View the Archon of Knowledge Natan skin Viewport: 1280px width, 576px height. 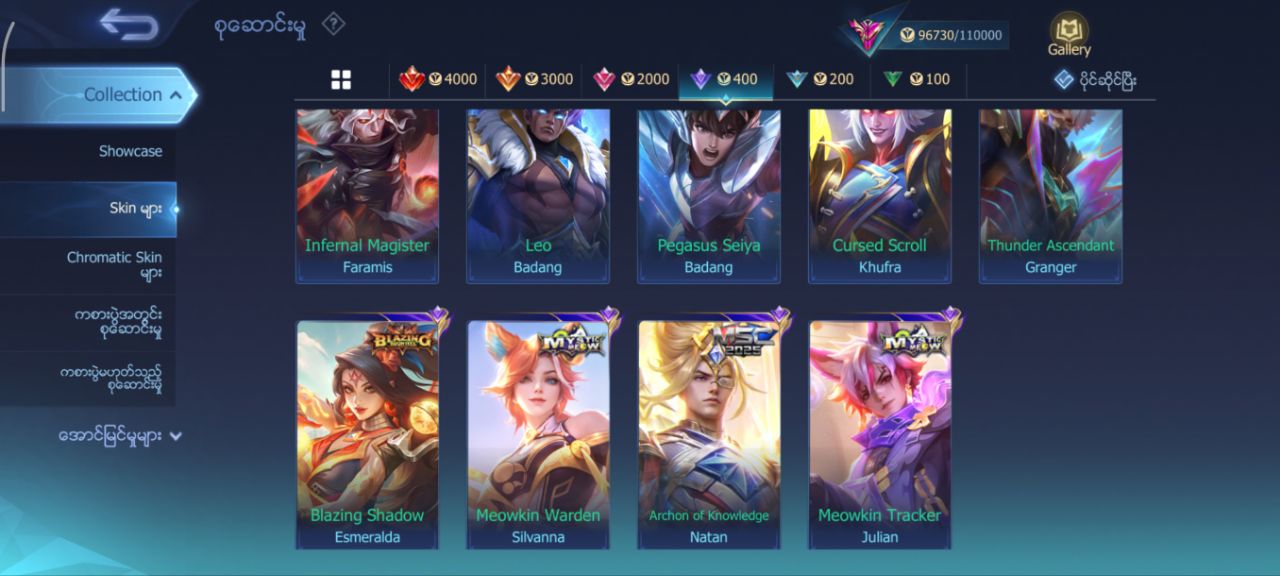709,435
